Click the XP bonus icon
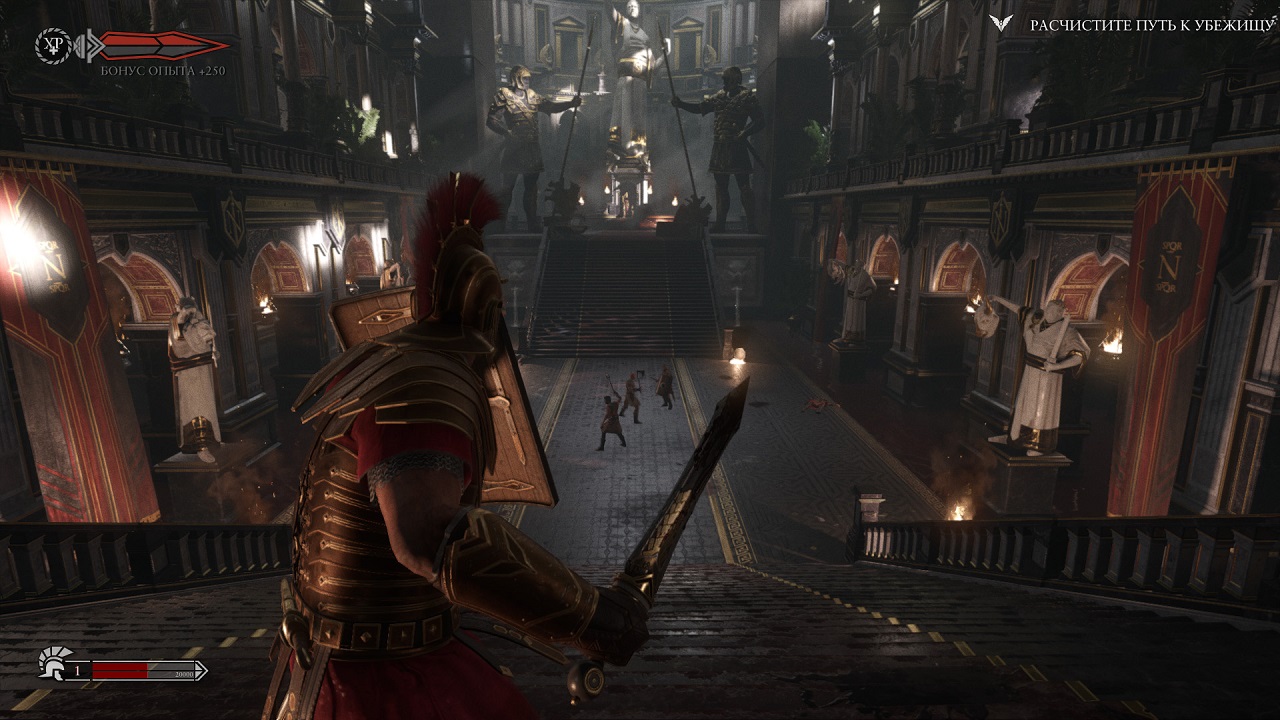 (51, 45)
